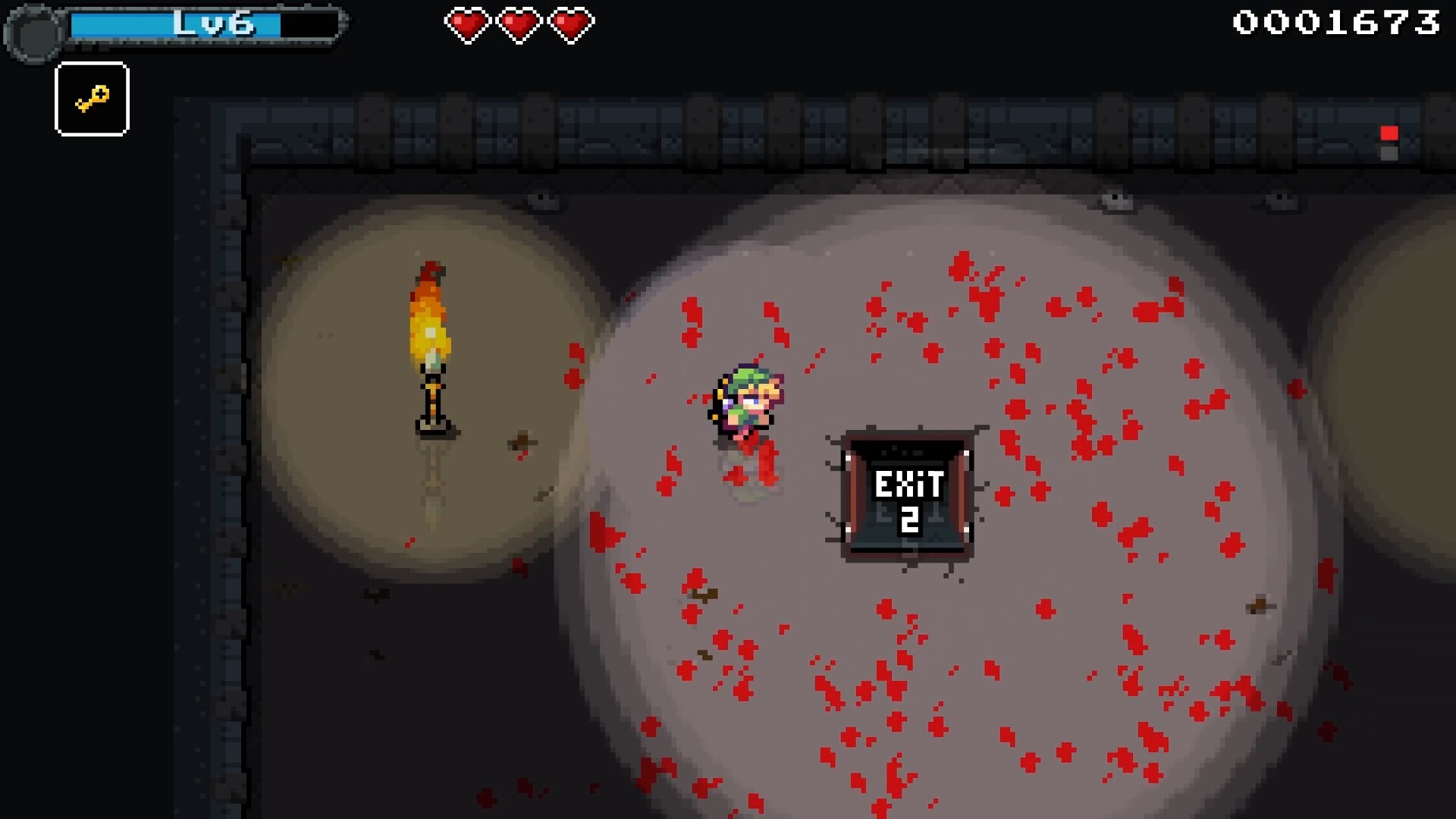Click the gold key inventory icon
The width and height of the screenshot is (1456, 819).
click(92, 98)
